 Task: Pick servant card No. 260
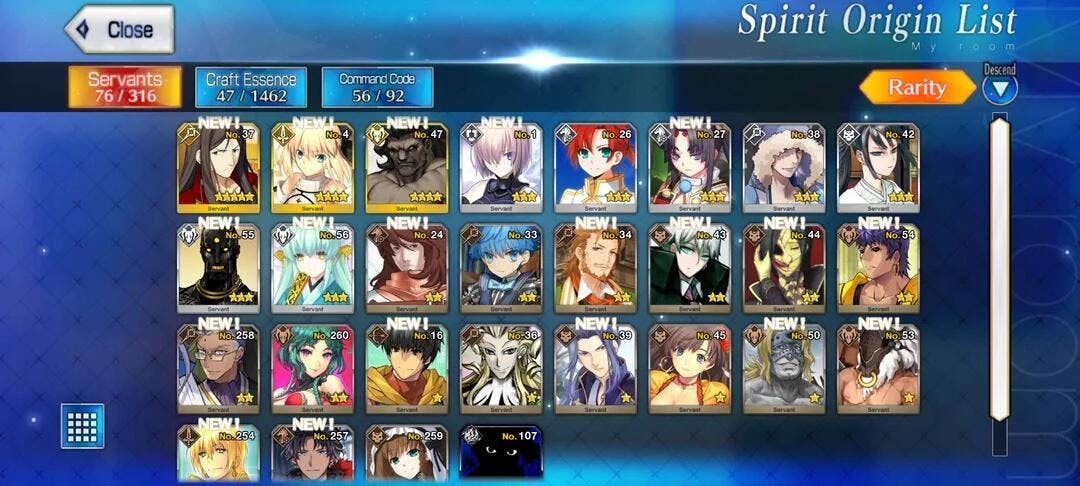[x=312, y=368]
